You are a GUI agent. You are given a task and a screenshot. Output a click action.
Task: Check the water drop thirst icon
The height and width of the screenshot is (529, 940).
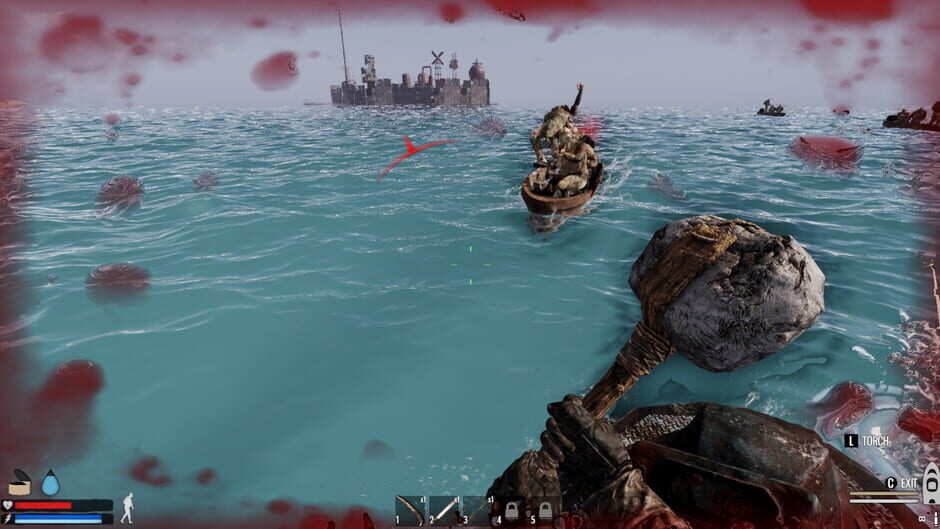pyautogui.click(x=50, y=483)
